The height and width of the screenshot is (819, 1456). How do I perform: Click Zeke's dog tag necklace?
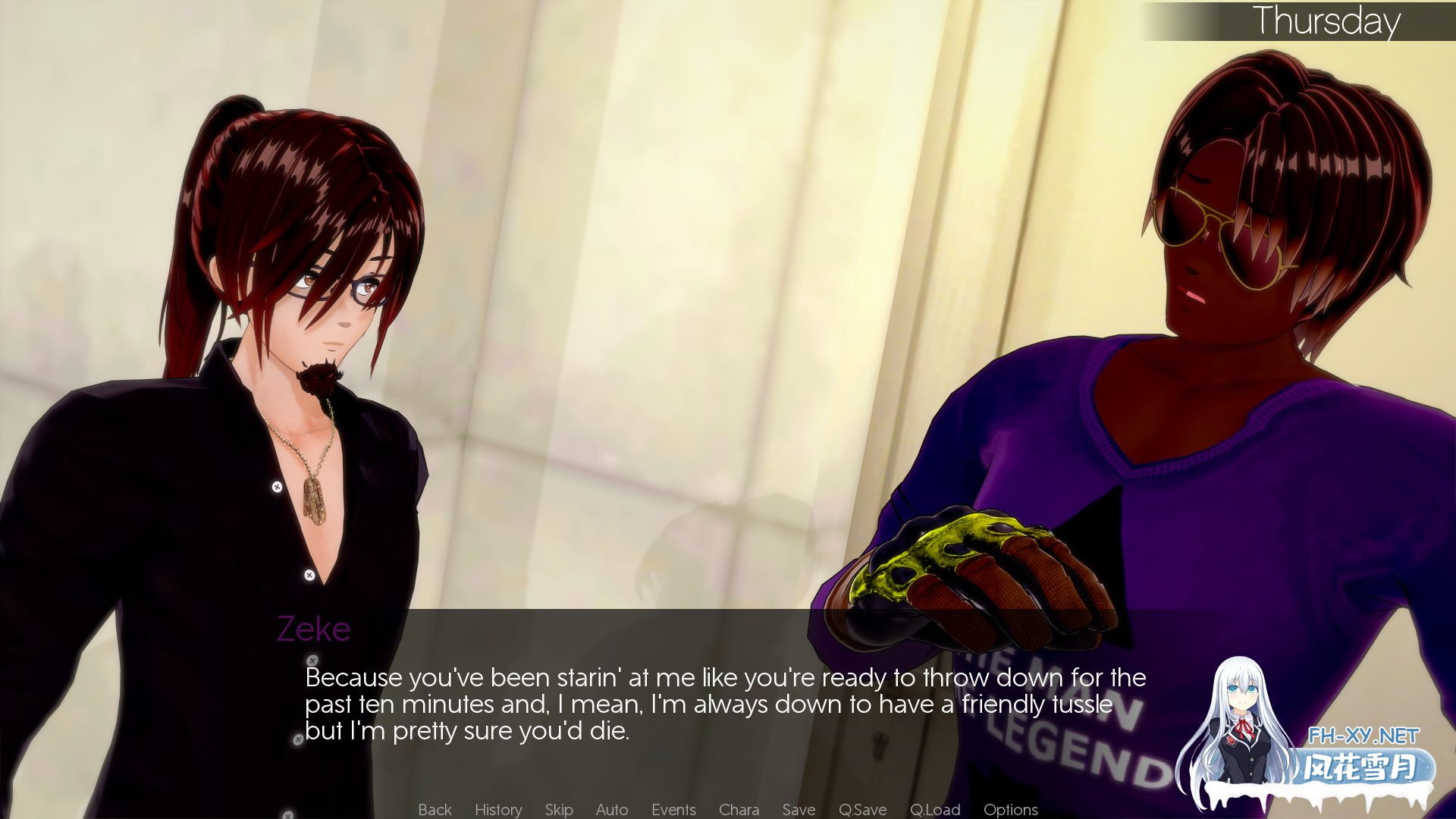[317, 500]
